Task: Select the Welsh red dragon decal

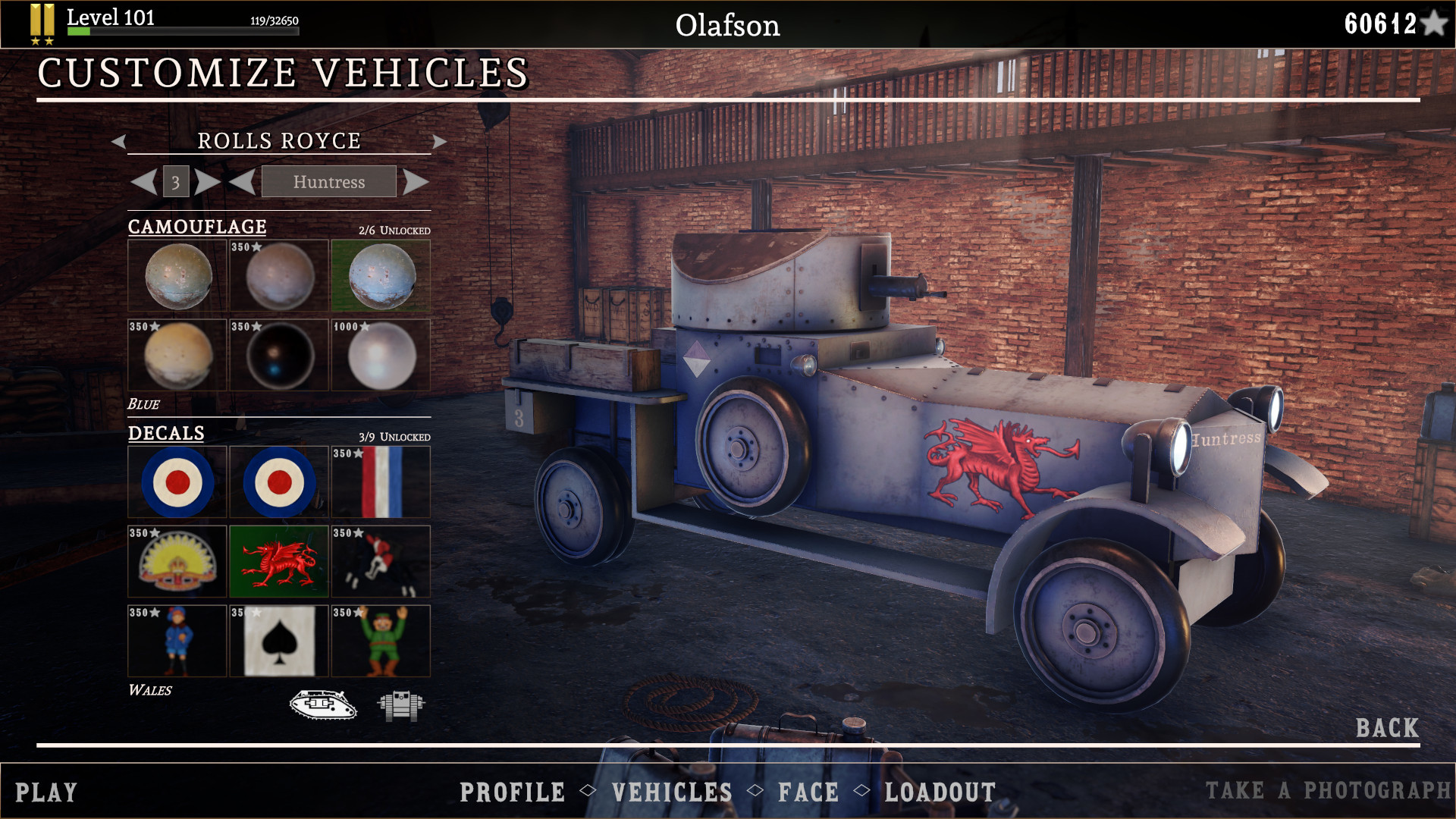Action: (278, 561)
